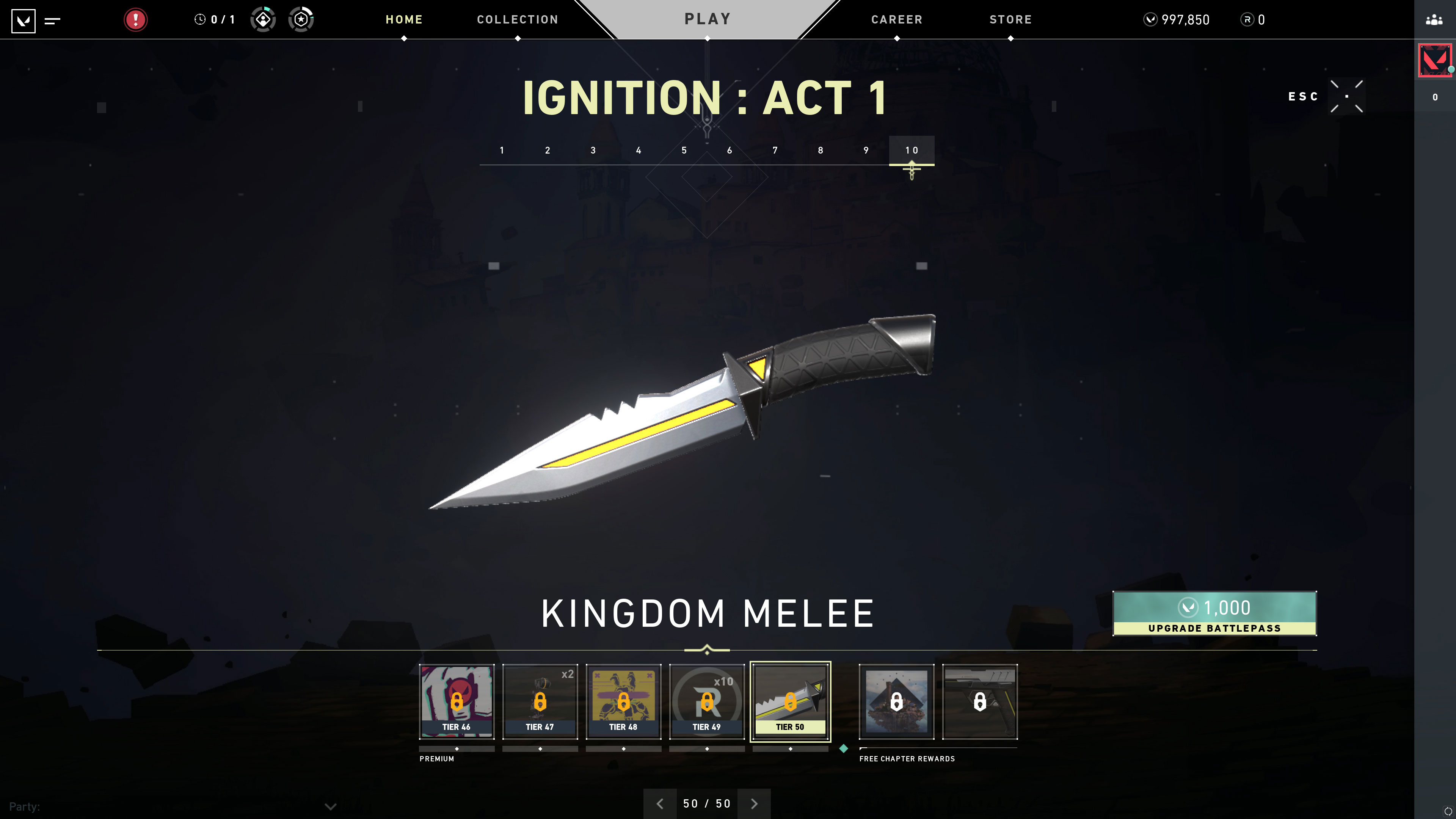Choose chapter 9
Viewport: 1456px width, 819px height.
point(866,151)
